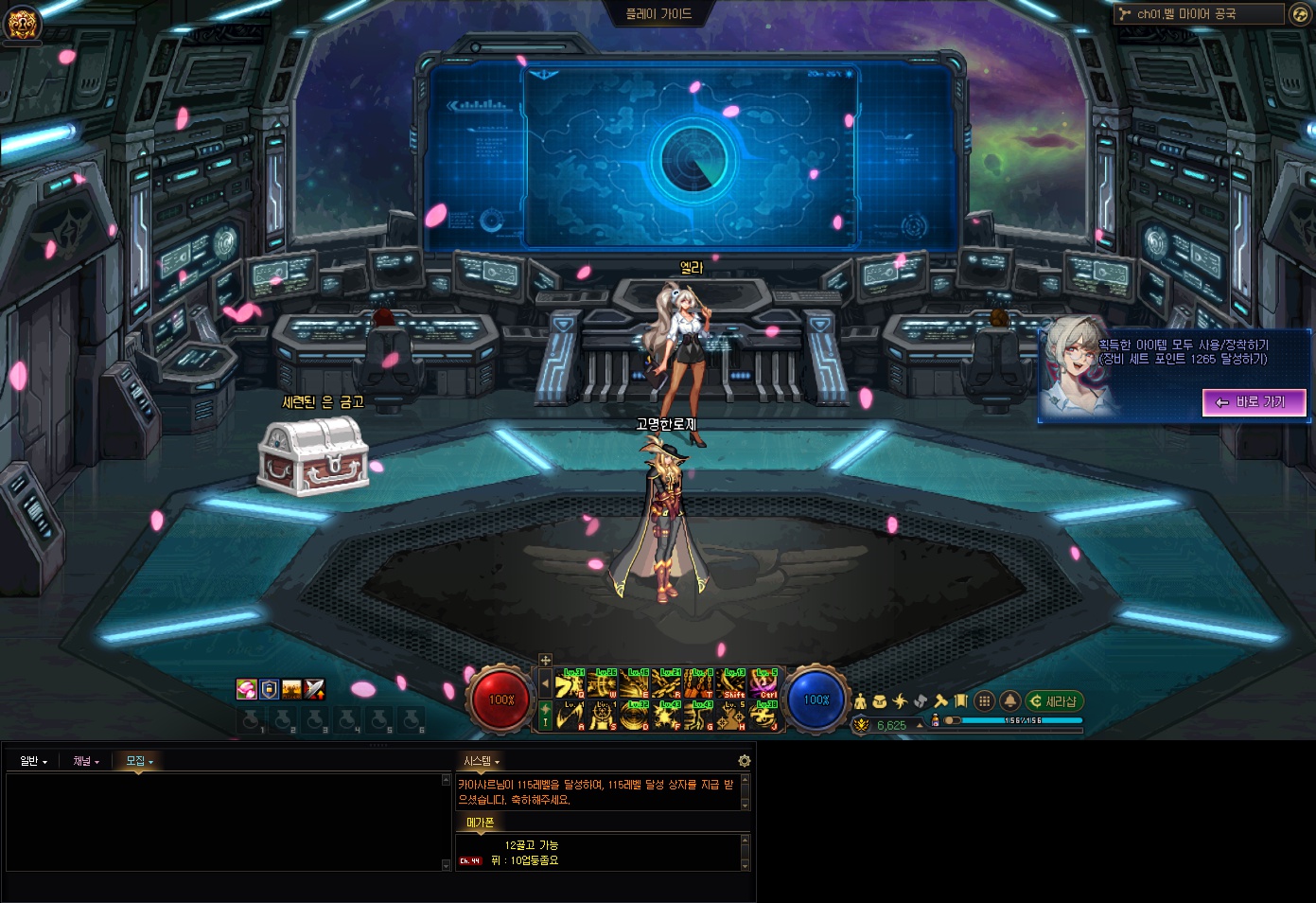This screenshot has height=903, width=1316.
Task: Select the 모집 recruitment chat tab
Action: tap(139, 761)
